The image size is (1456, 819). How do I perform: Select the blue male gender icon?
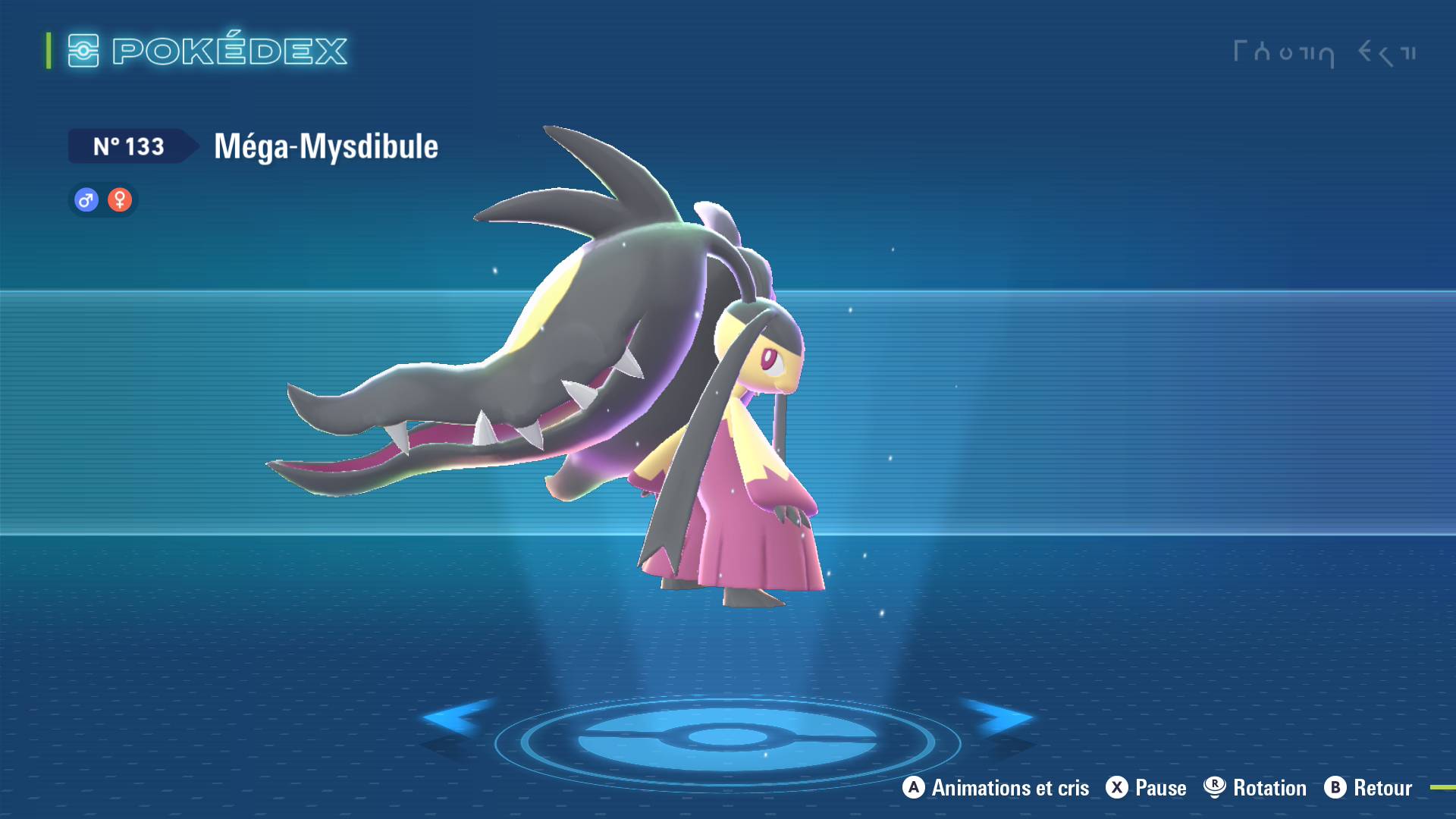click(86, 200)
